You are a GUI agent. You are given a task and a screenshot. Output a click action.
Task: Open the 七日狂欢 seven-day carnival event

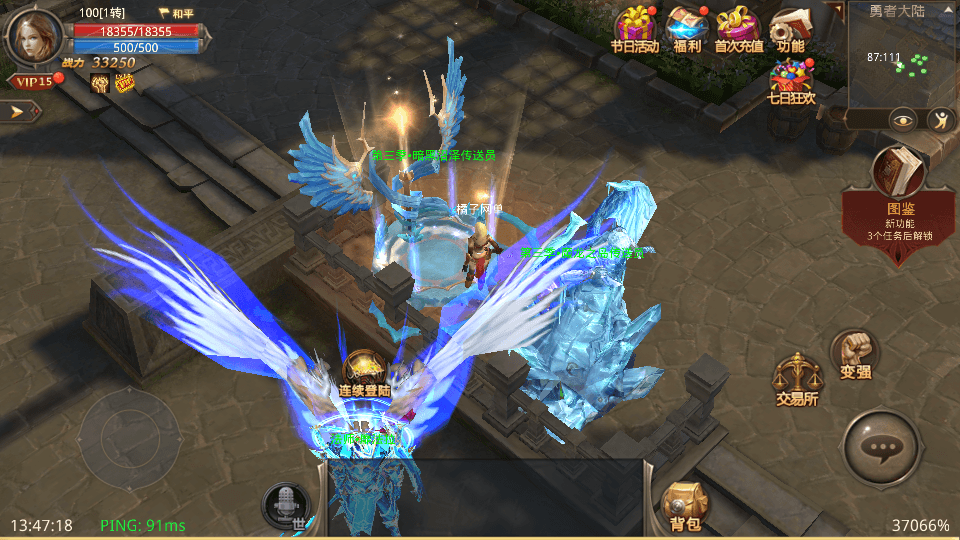pos(791,78)
